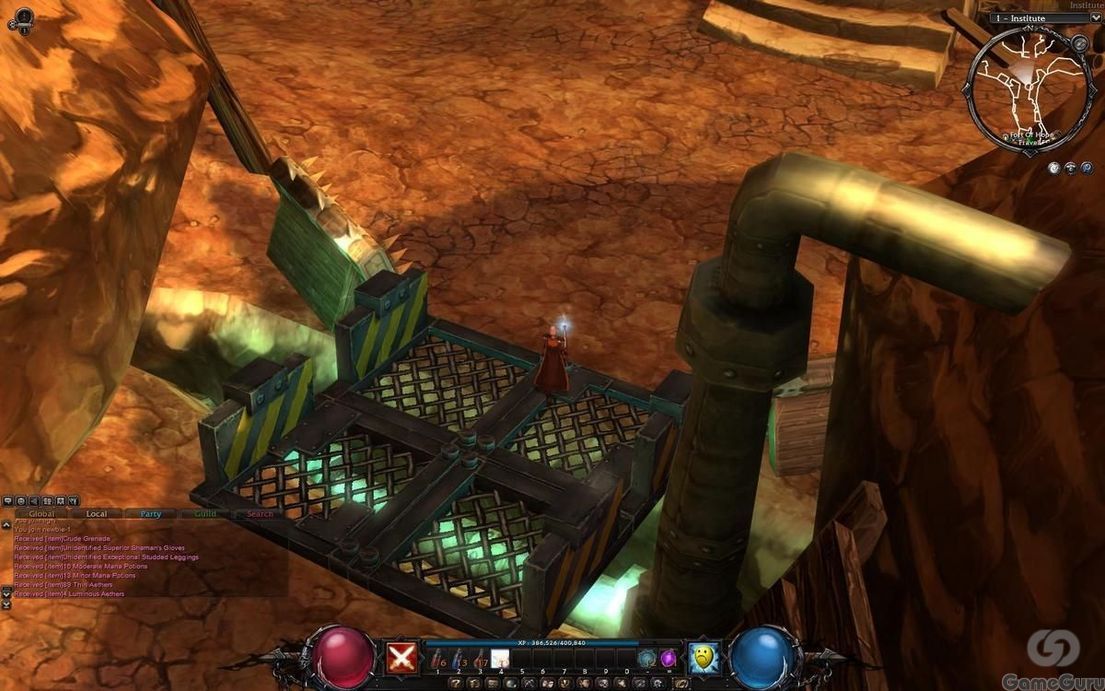Activate the purple orb skill icon
This screenshot has width=1105, height=691.
click(x=668, y=658)
